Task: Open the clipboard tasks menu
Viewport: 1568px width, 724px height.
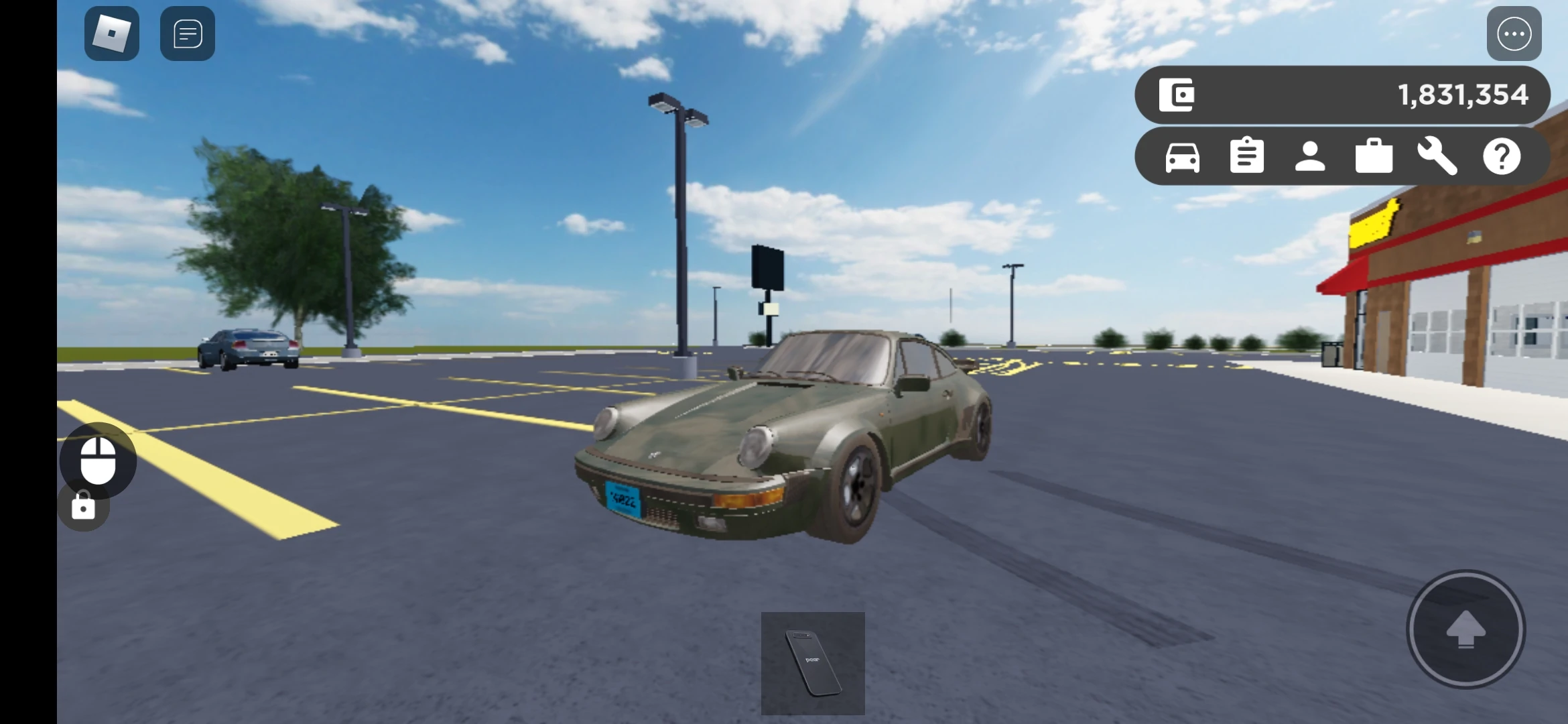Action: (x=1247, y=156)
